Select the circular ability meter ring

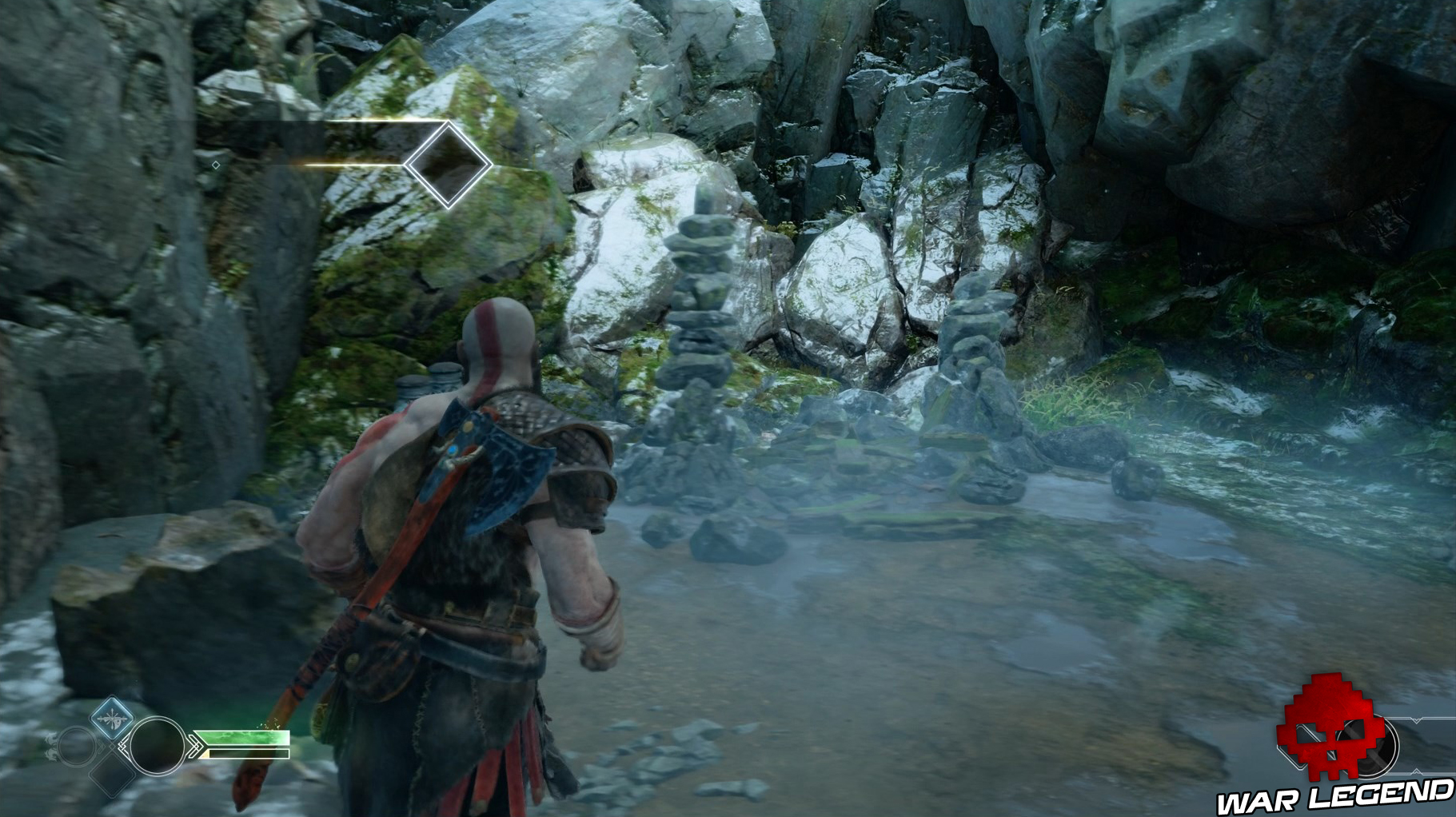coord(158,746)
